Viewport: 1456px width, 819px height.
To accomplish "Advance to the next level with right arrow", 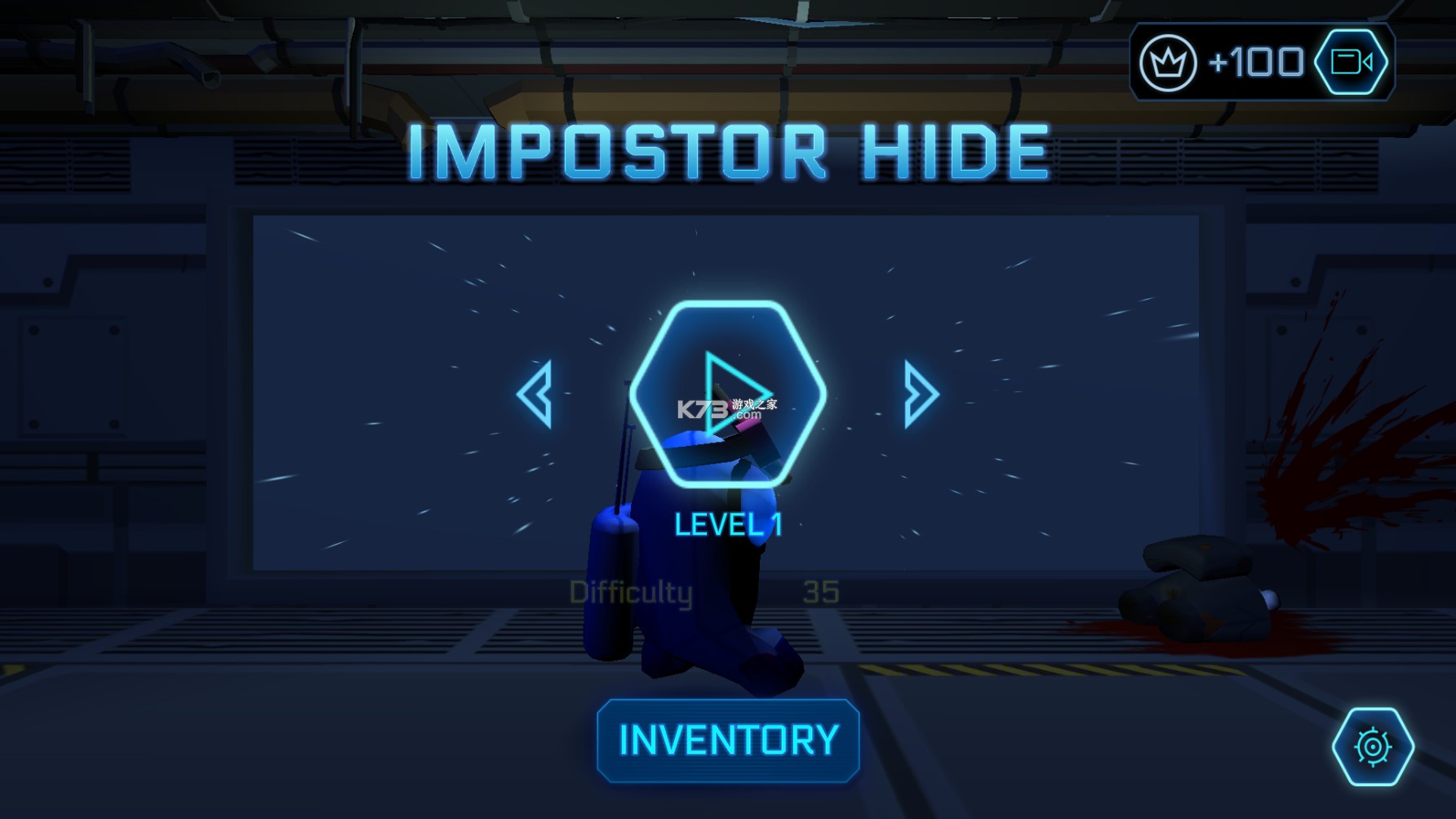I will click(921, 394).
